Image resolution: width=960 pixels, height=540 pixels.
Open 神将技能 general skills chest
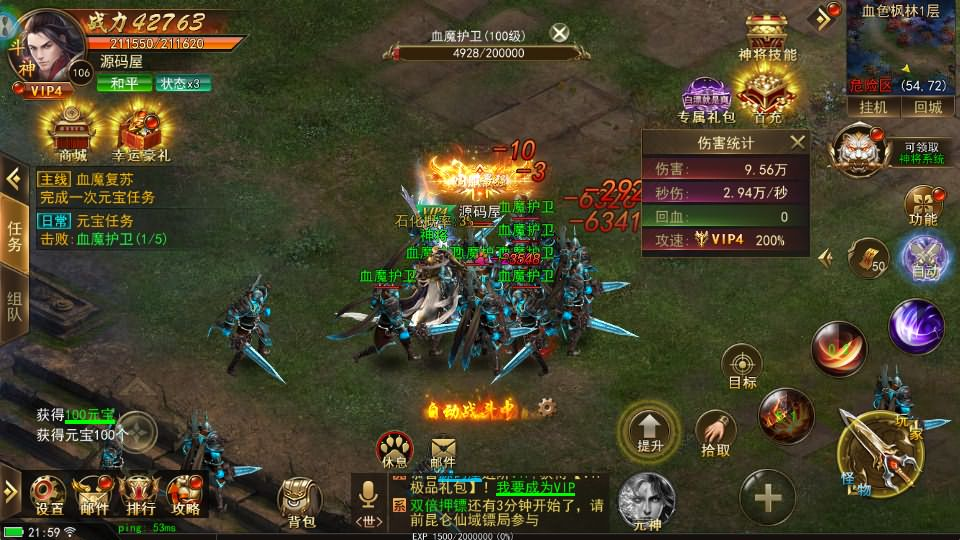(767, 35)
